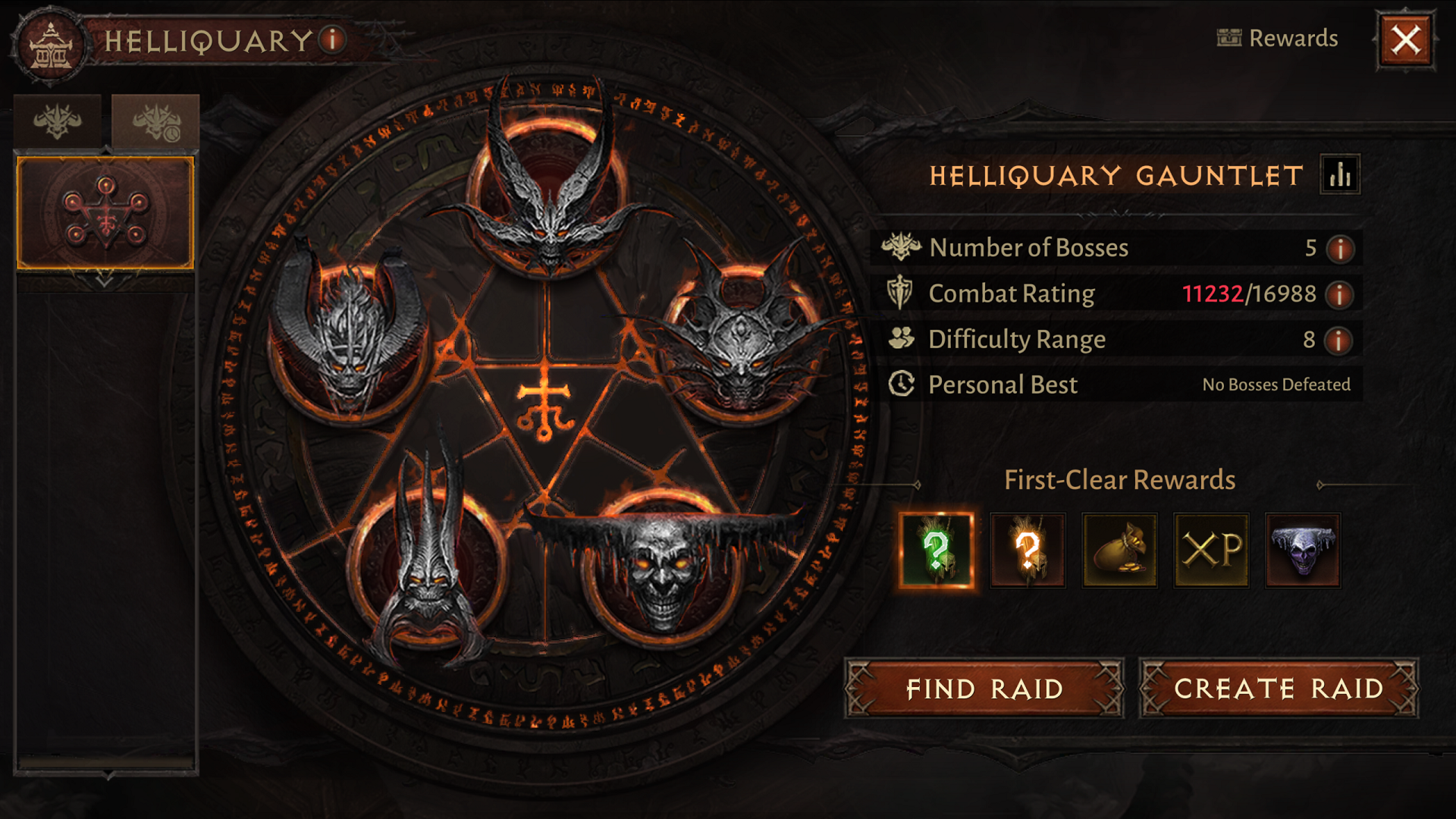The height and width of the screenshot is (819, 1456).
Task: Switch to the demon head with clock tab
Action: [x=155, y=121]
